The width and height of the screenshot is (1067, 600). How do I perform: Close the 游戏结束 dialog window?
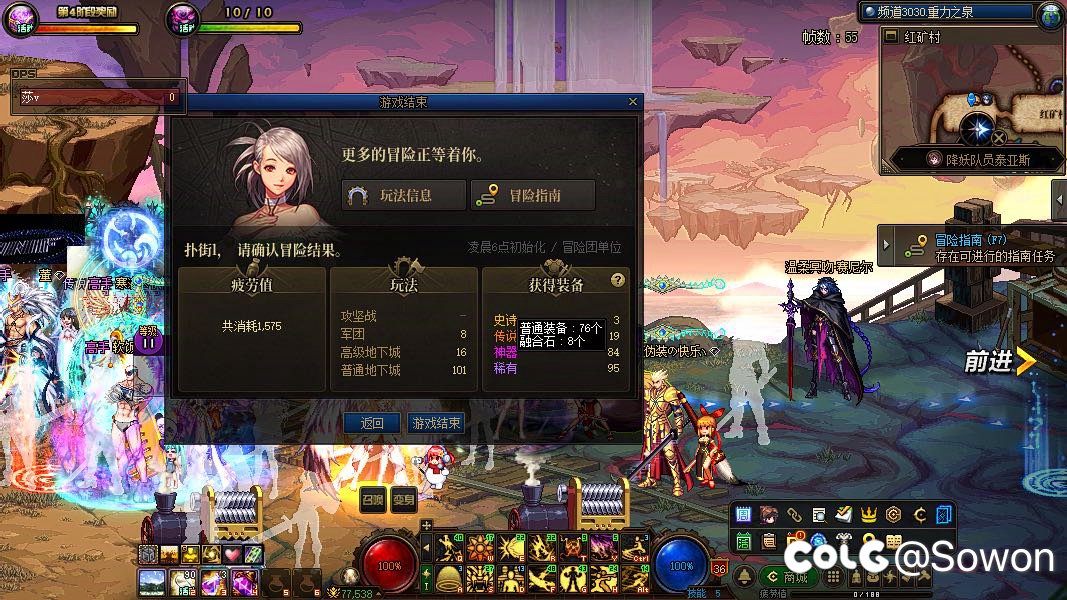point(632,102)
